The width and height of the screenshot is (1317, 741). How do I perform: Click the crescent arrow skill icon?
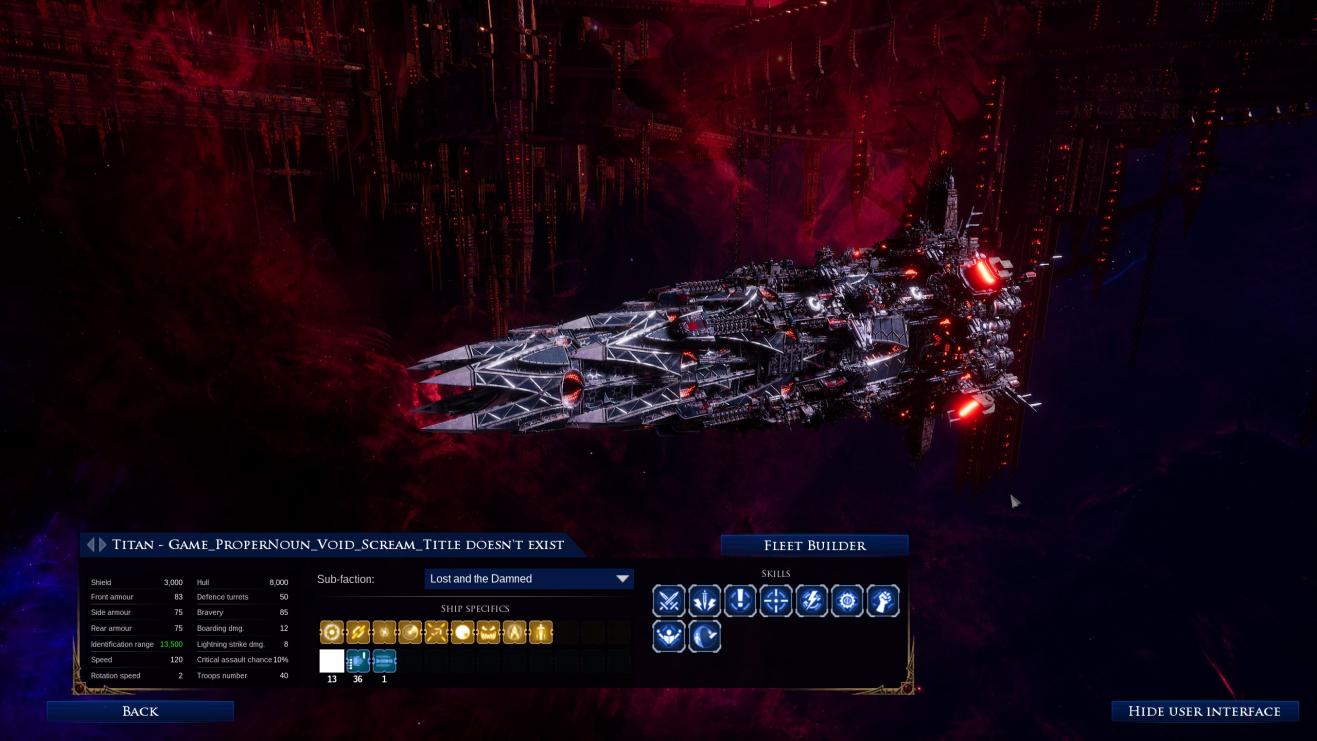(x=704, y=636)
